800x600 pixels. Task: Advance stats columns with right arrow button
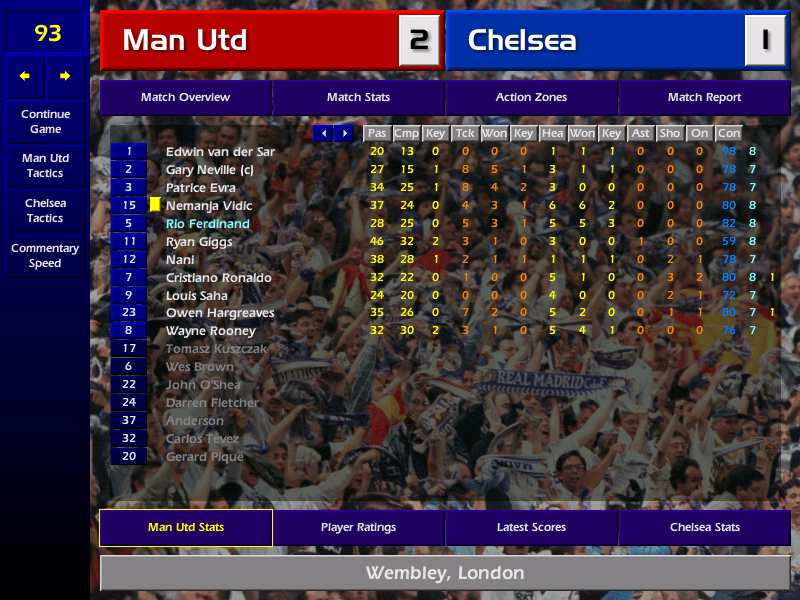click(344, 133)
